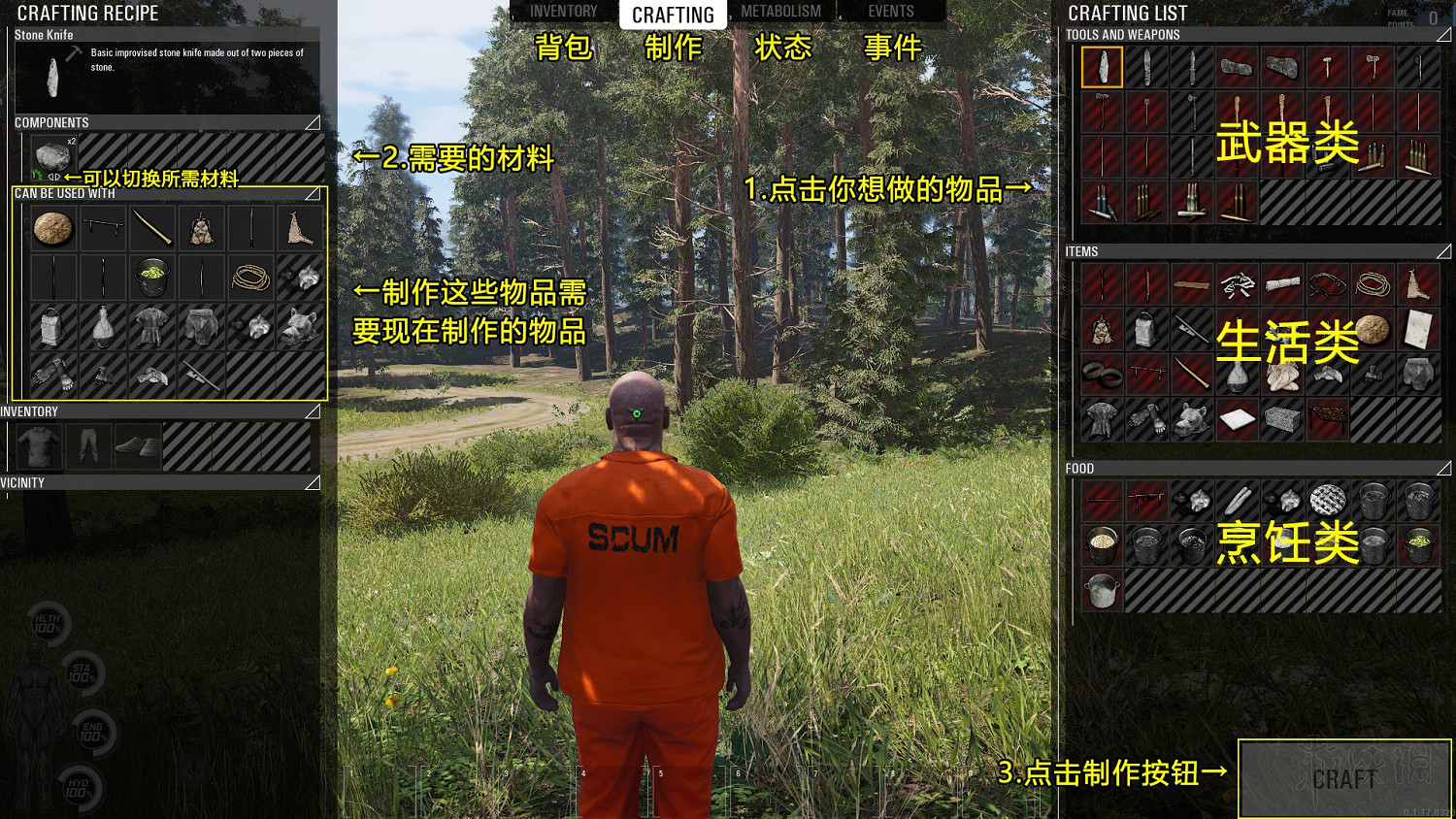This screenshot has height=819, width=1456.
Task: Click the CRAFT button
Action: click(x=1343, y=776)
